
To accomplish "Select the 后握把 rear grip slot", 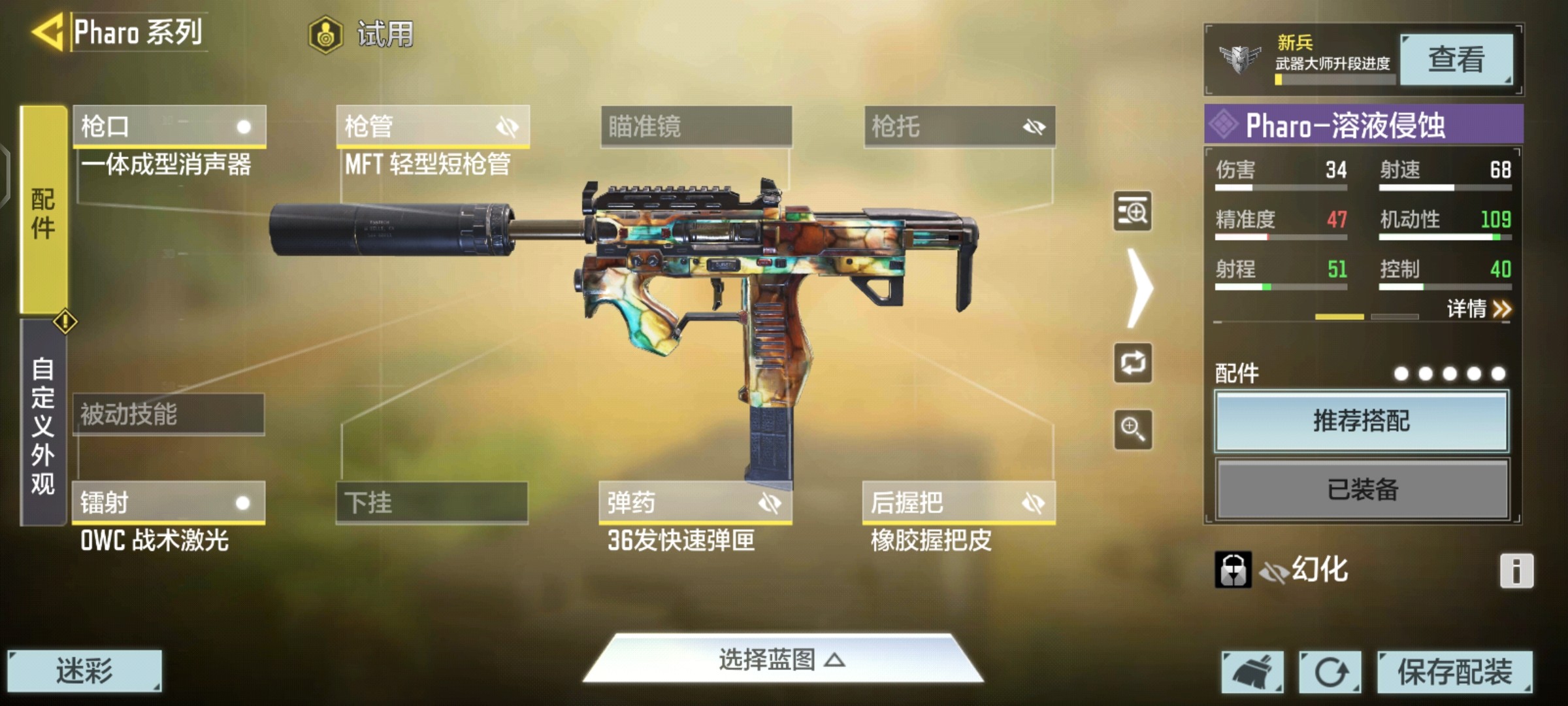I will (958, 503).
